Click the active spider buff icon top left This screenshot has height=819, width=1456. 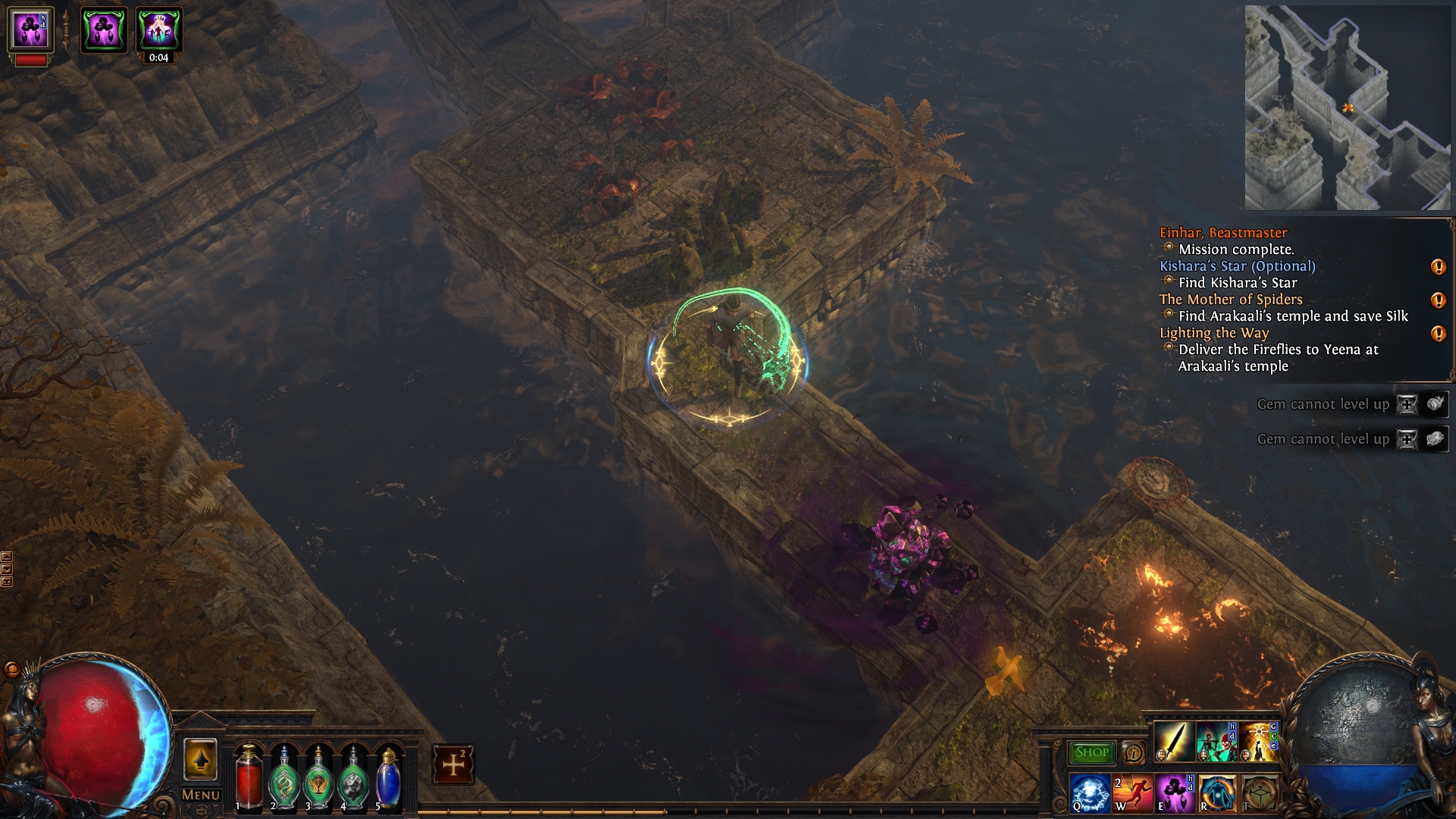(105, 30)
